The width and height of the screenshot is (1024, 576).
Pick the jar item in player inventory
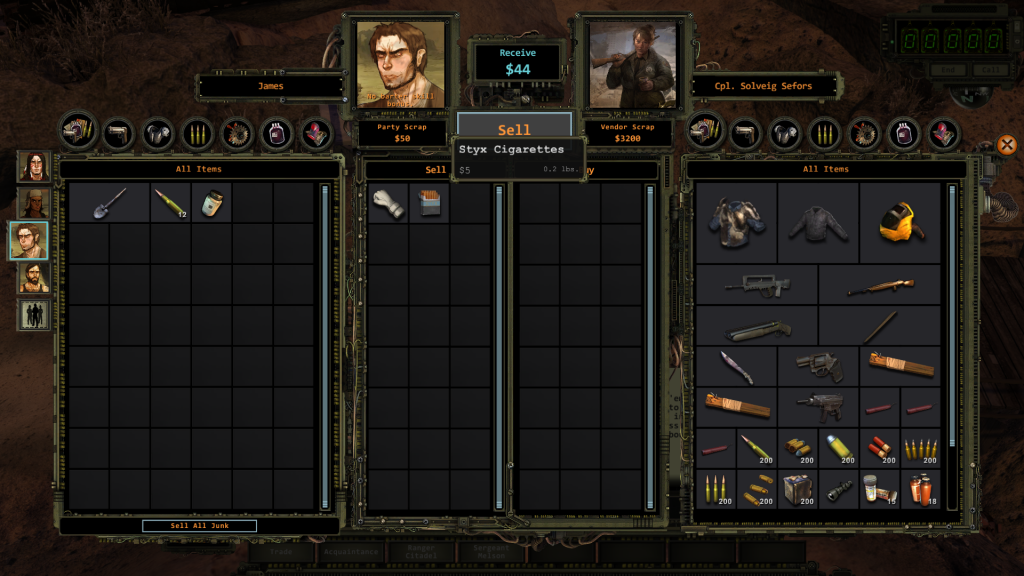[210, 203]
